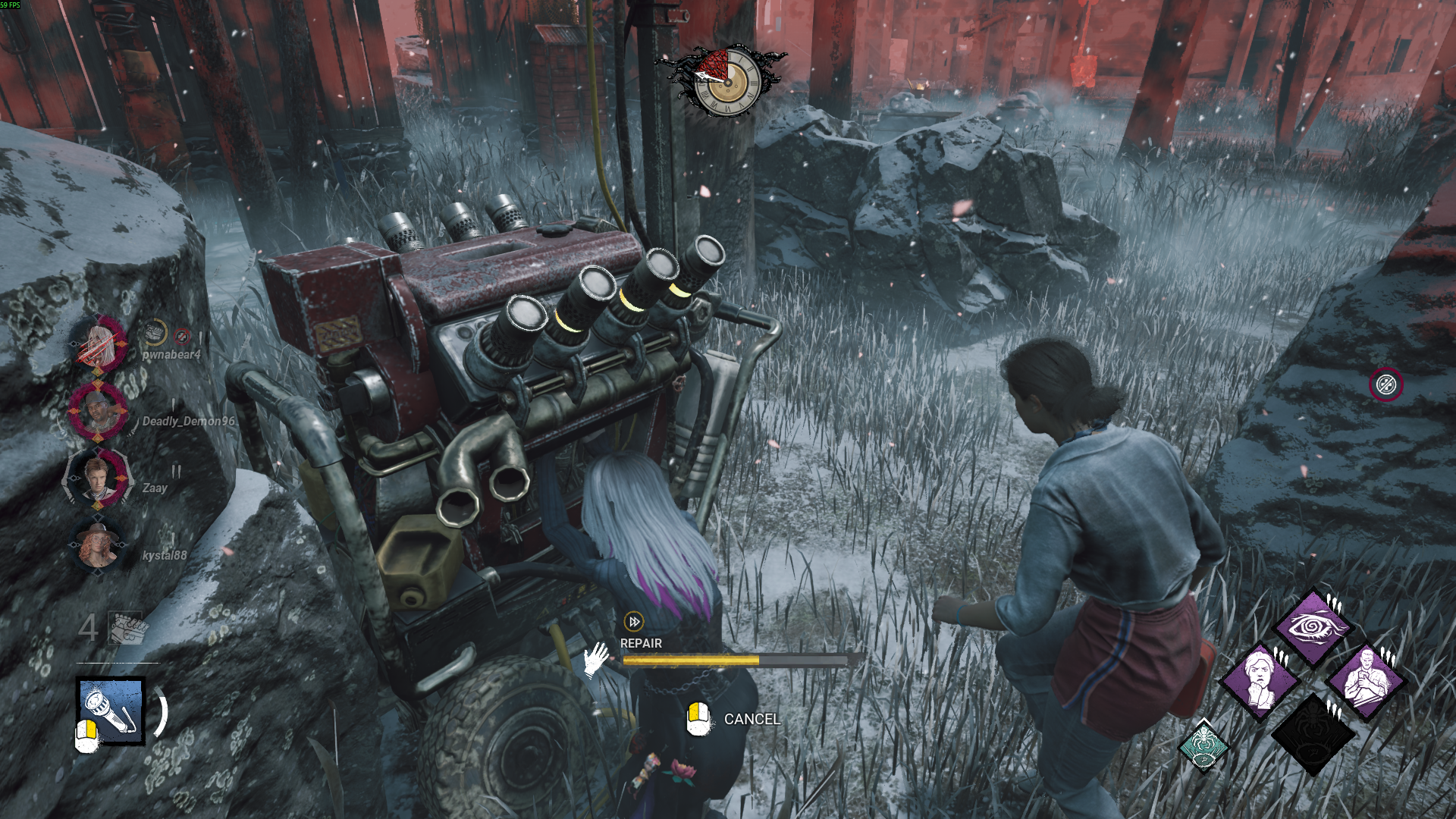Select pwnabear4's survivor portrait
This screenshot has height=819, width=1456.
(x=99, y=345)
